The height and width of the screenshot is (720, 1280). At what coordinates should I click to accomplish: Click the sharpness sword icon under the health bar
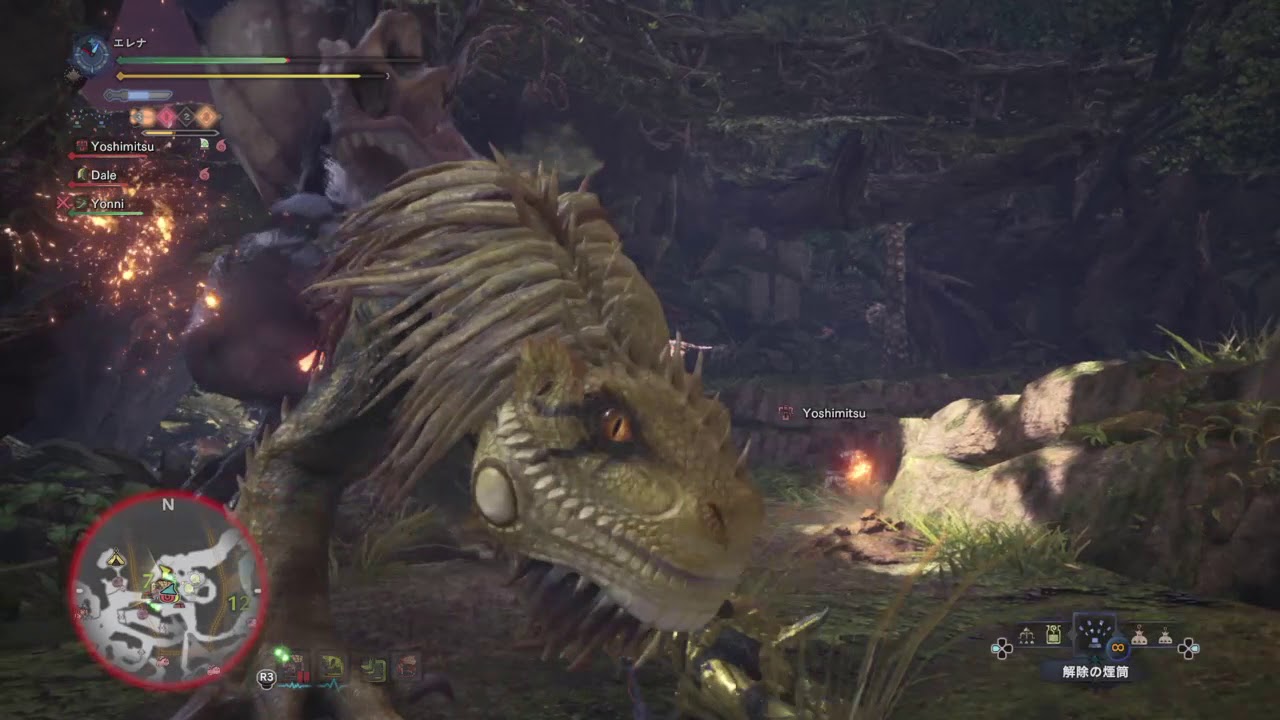[x=137, y=93]
